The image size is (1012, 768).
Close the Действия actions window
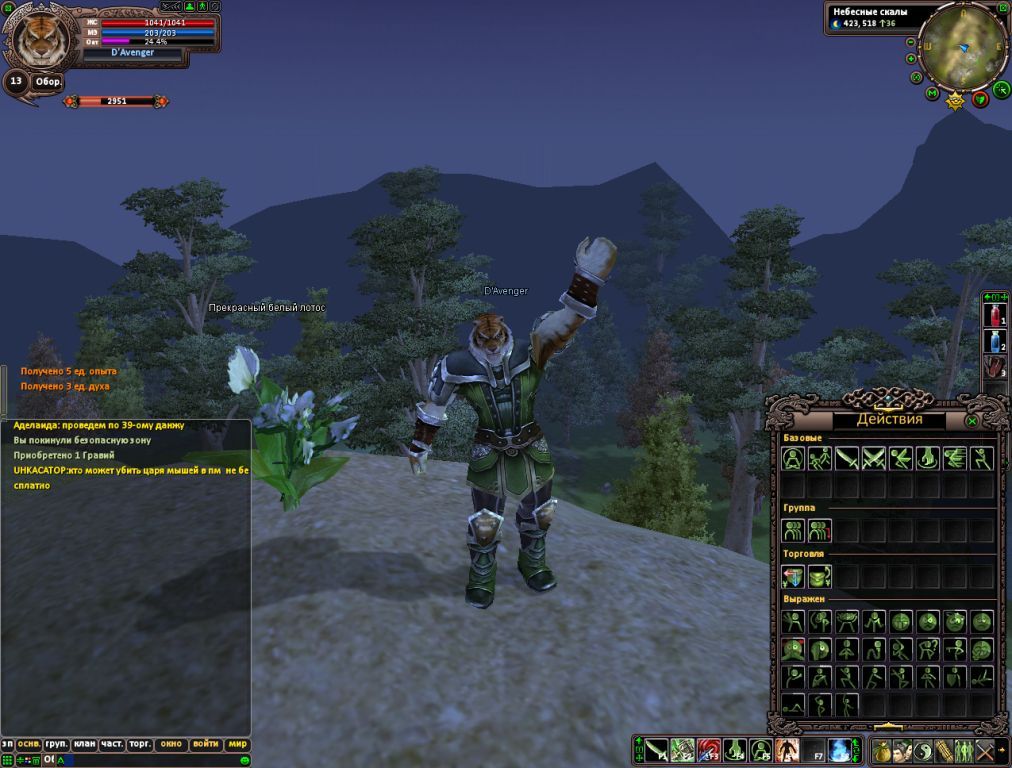click(972, 421)
